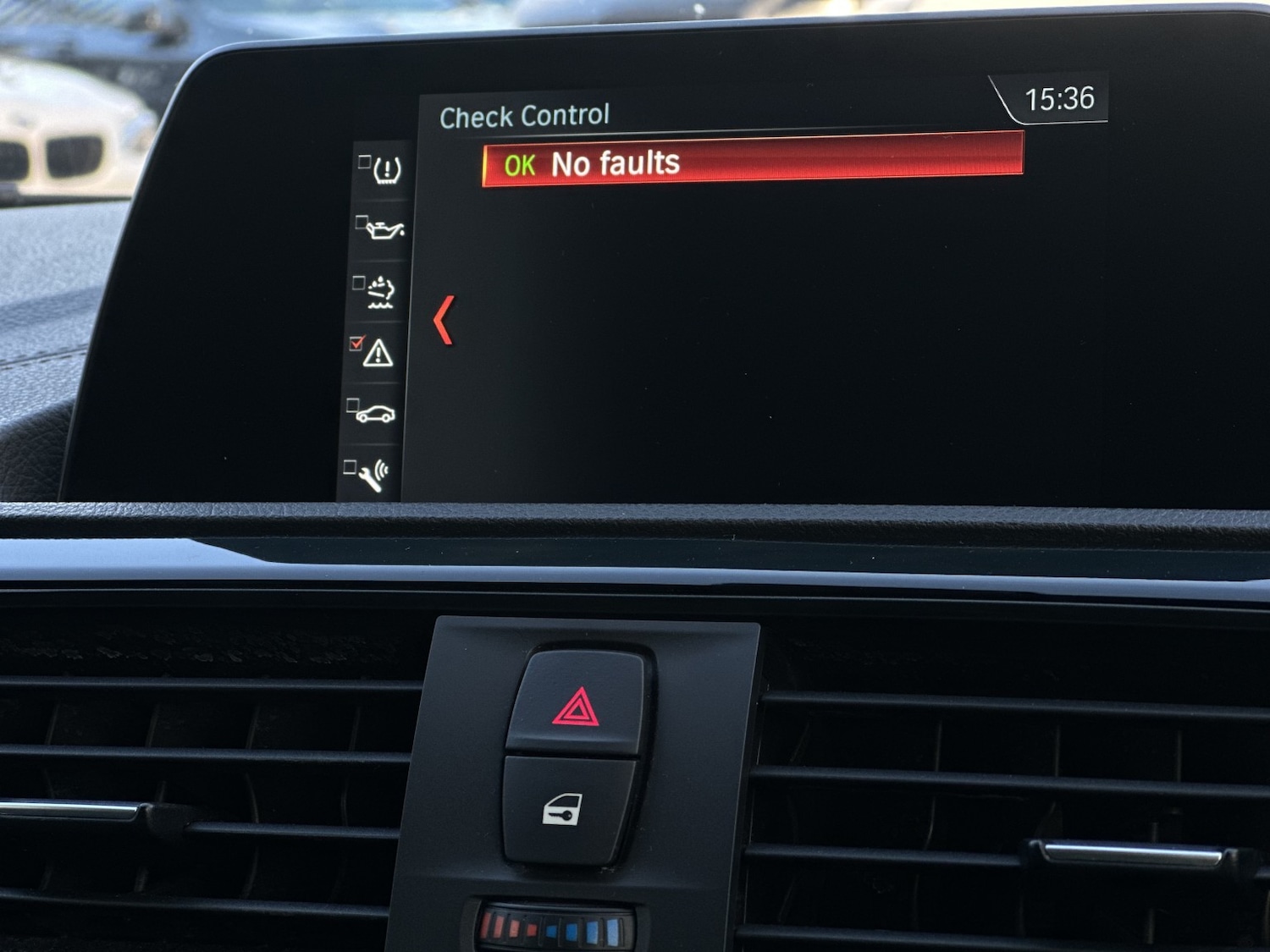1270x952 pixels.
Task: Select the engine oil level icon
Action: pyautogui.click(x=384, y=228)
